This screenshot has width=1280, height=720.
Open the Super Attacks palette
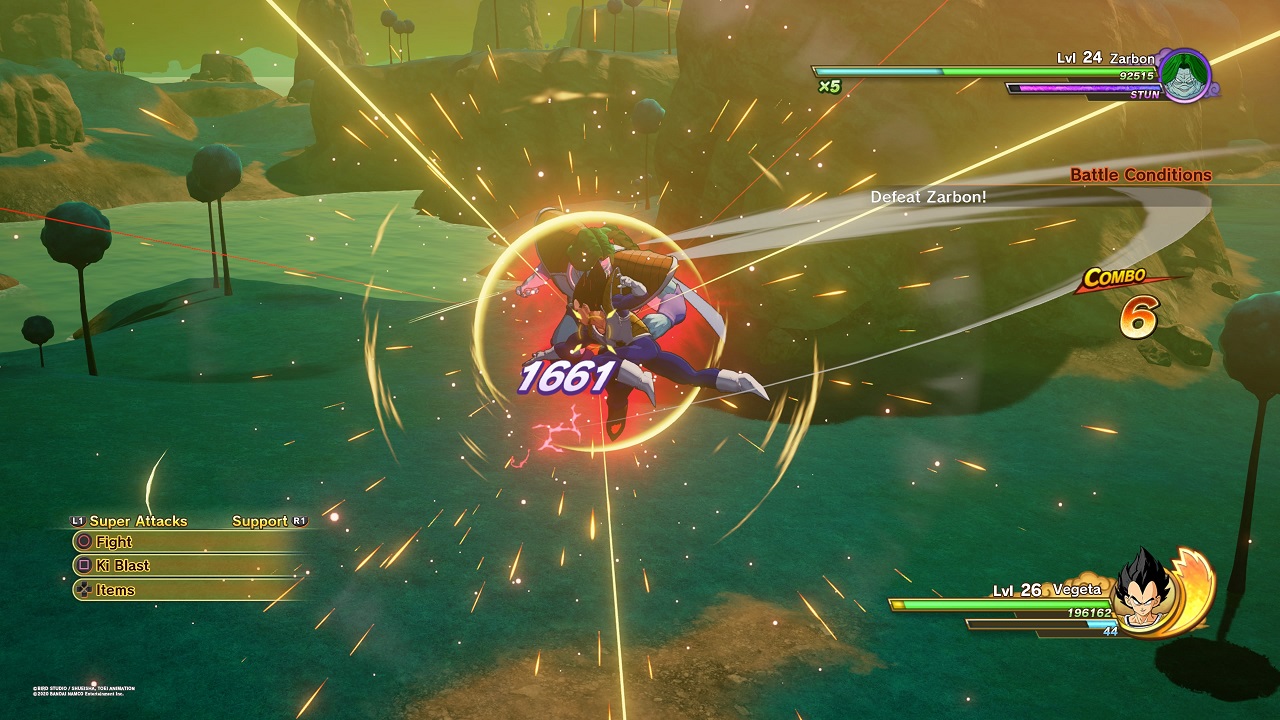click(x=136, y=521)
